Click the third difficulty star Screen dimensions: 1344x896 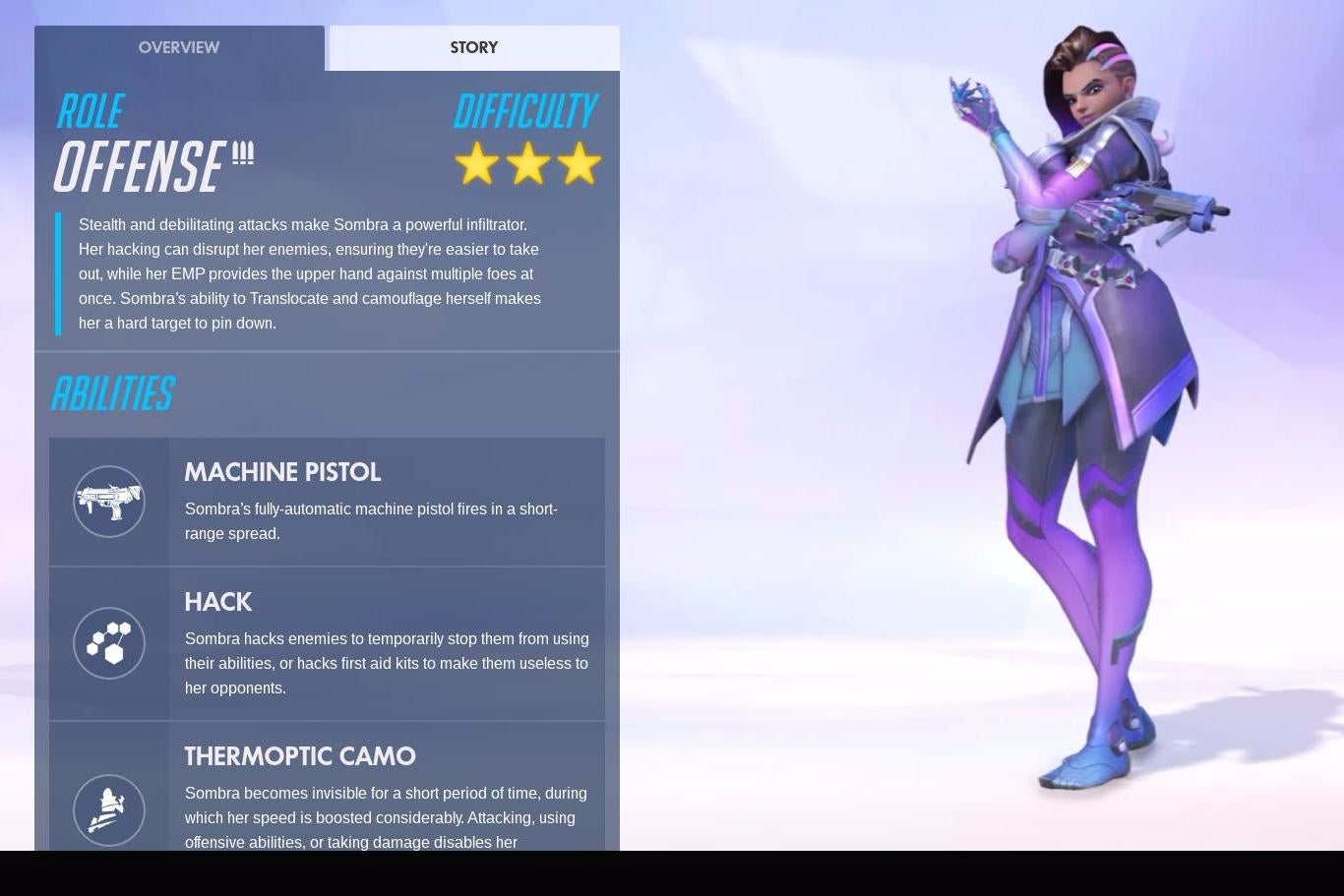pyautogui.click(x=580, y=164)
